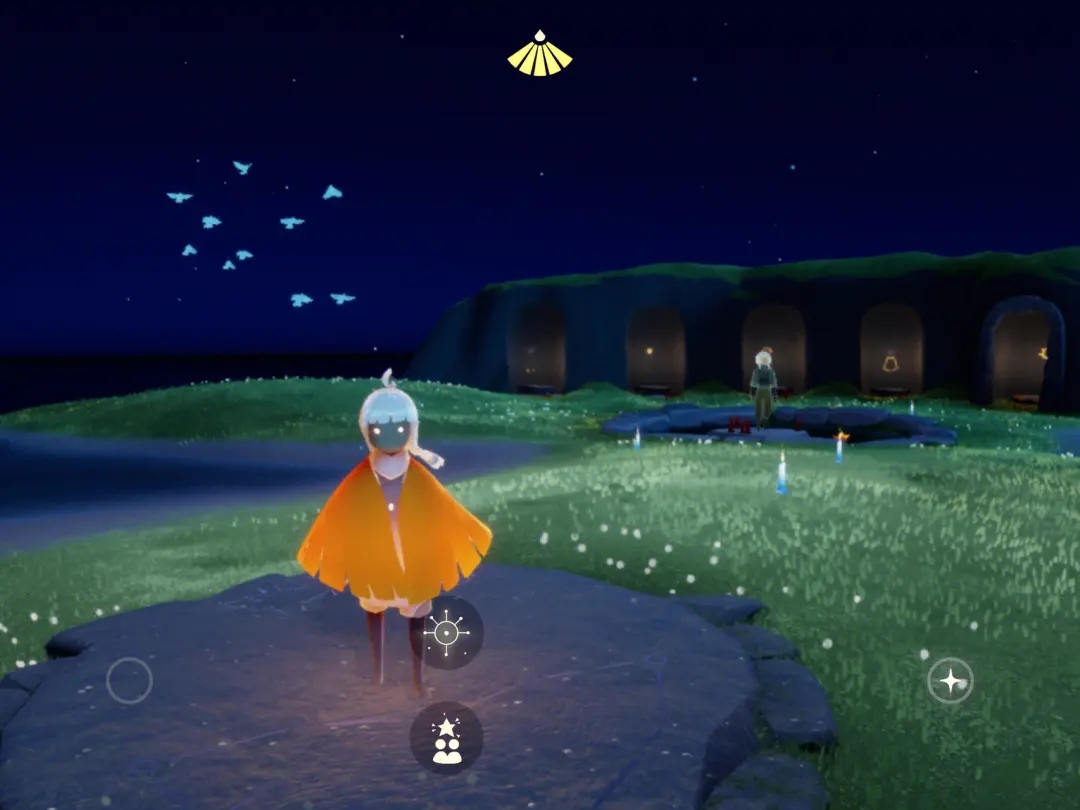The height and width of the screenshot is (810, 1080).
Task: Touch the empty circle movement joystick
Action: [x=130, y=681]
